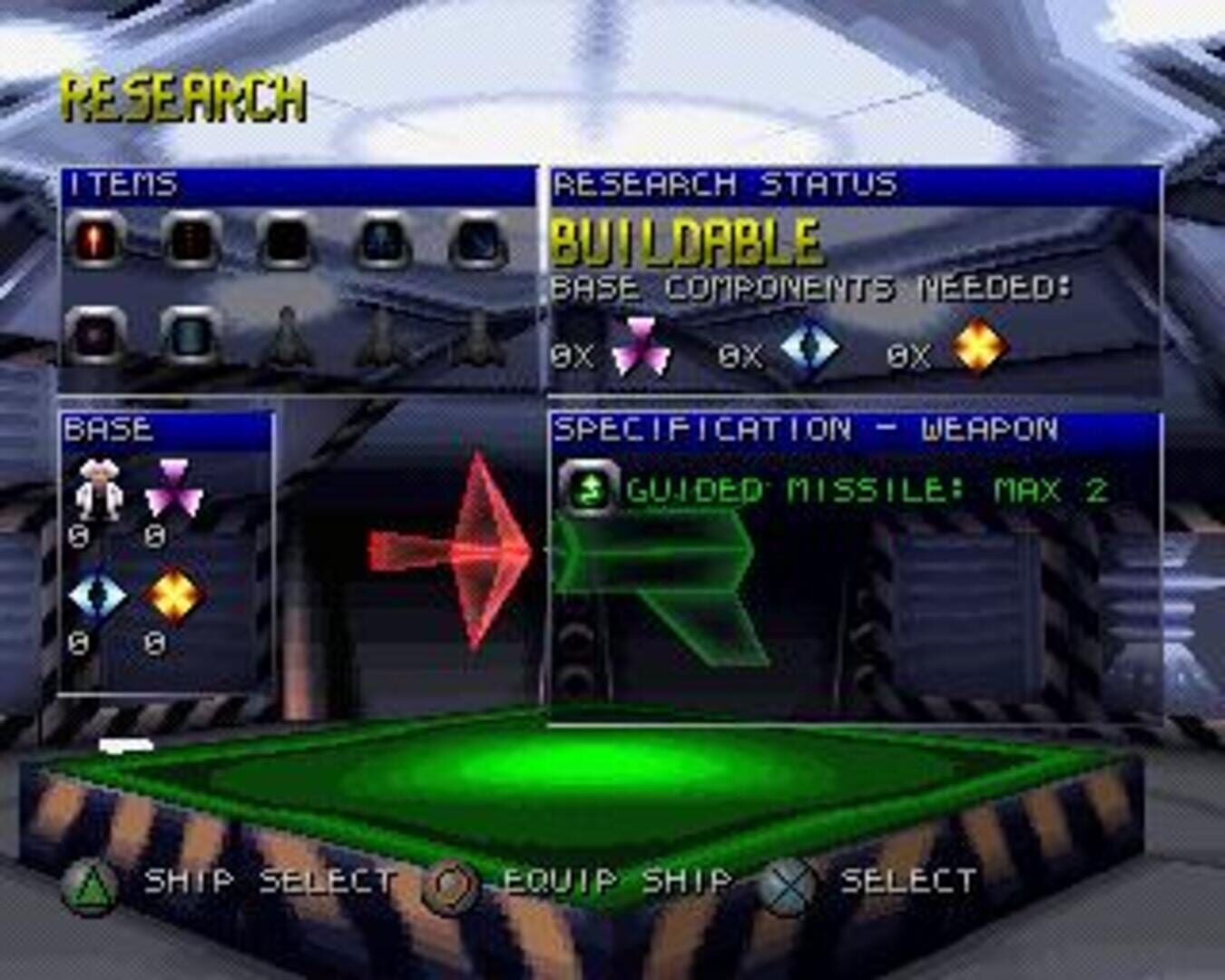Viewport: 1225px width, 980px height.
Task: Click the teal item slot in the bottom row
Action: point(190,336)
